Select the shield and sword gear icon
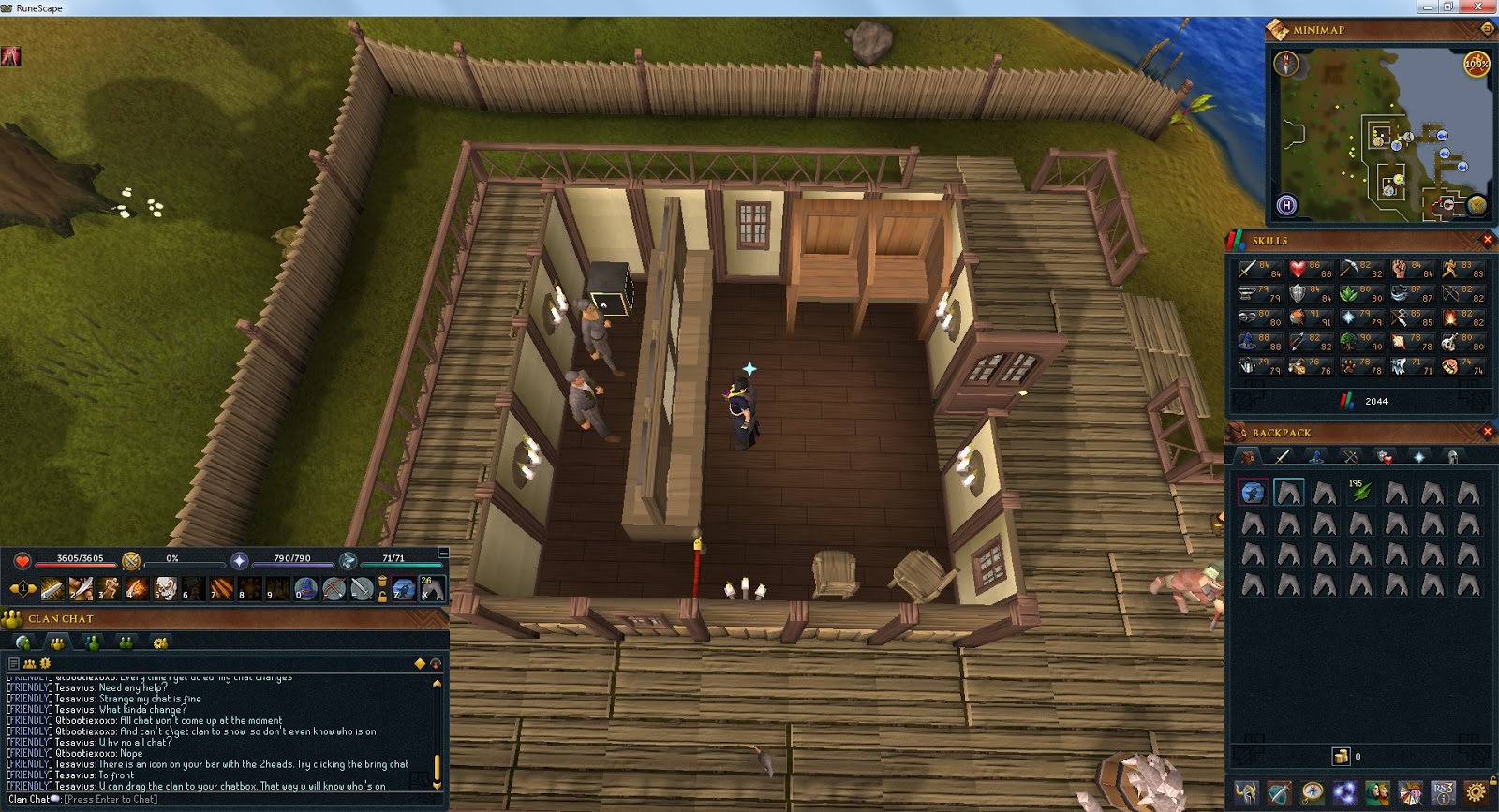 coord(1281,792)
